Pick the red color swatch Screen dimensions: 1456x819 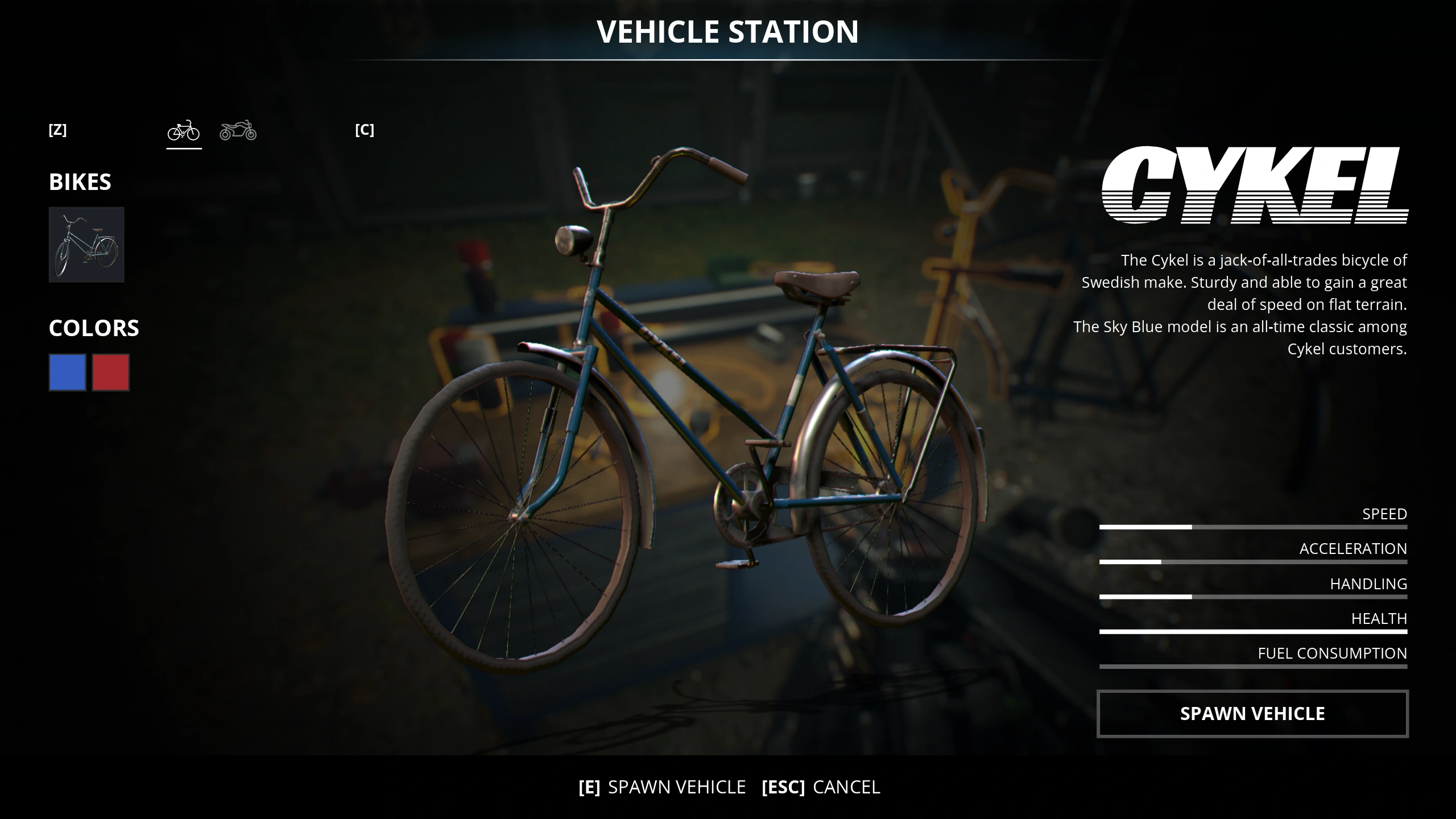coord(111,373)
